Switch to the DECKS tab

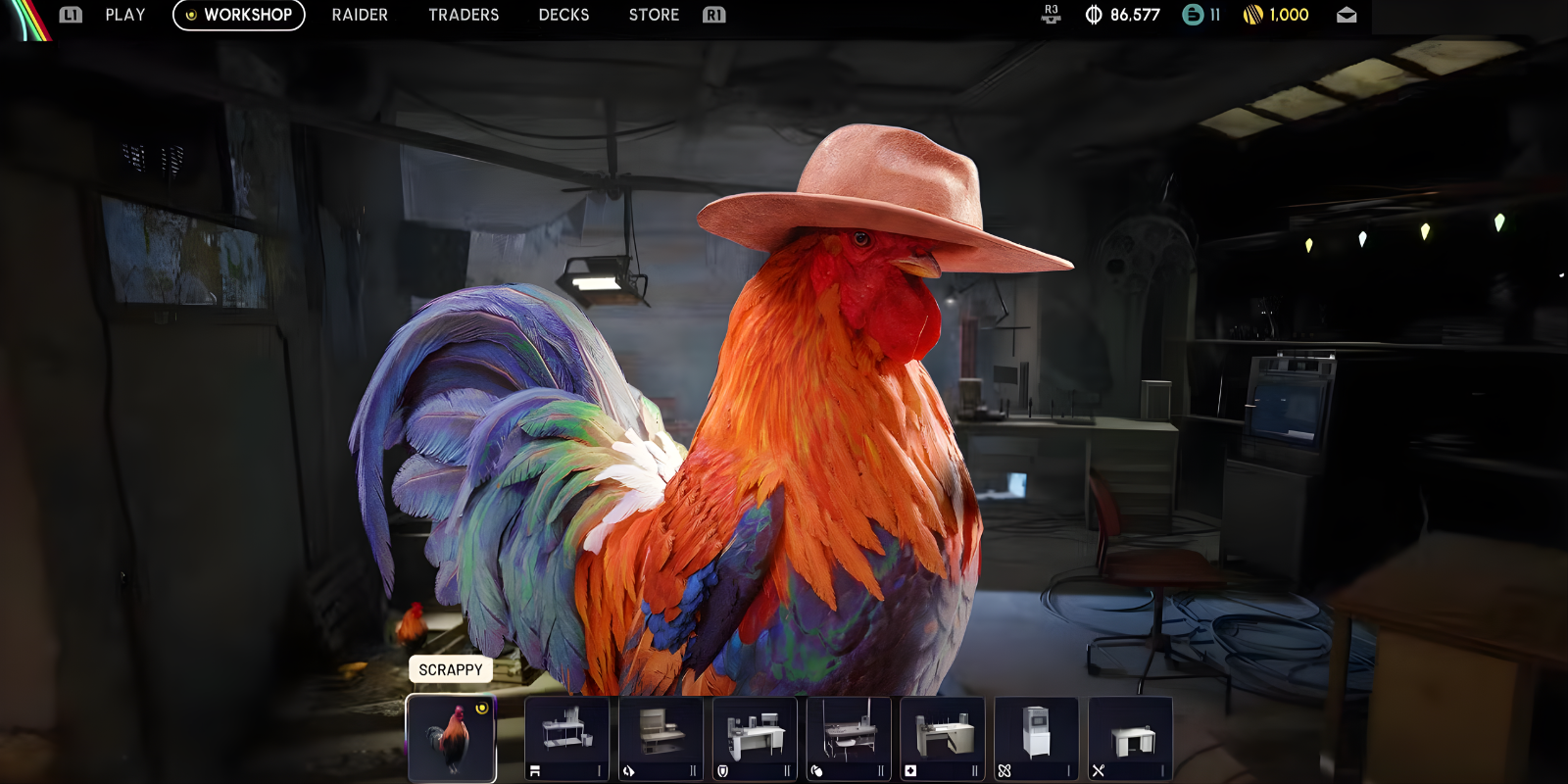[x=563, y=15]
